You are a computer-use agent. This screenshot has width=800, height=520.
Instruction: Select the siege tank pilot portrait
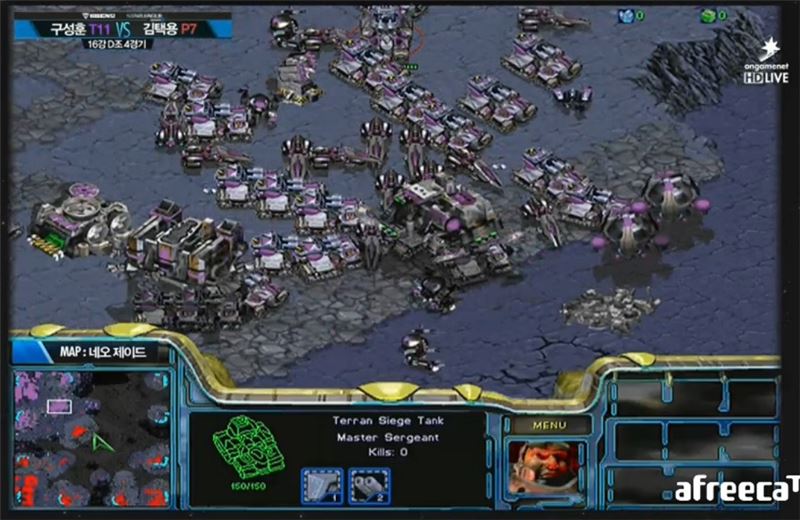tap(548, 468)
